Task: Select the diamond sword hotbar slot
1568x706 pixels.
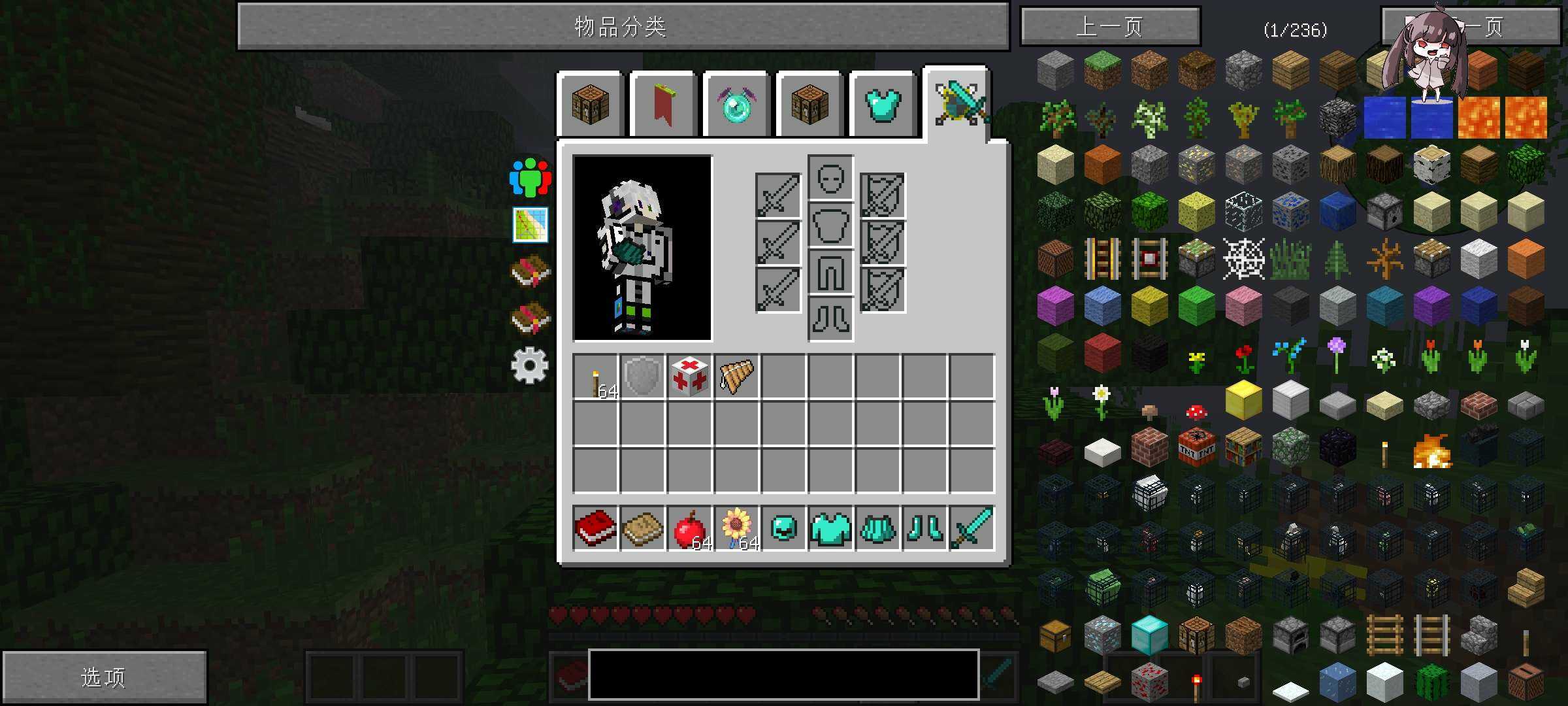Action: click(x=972, y=528)
